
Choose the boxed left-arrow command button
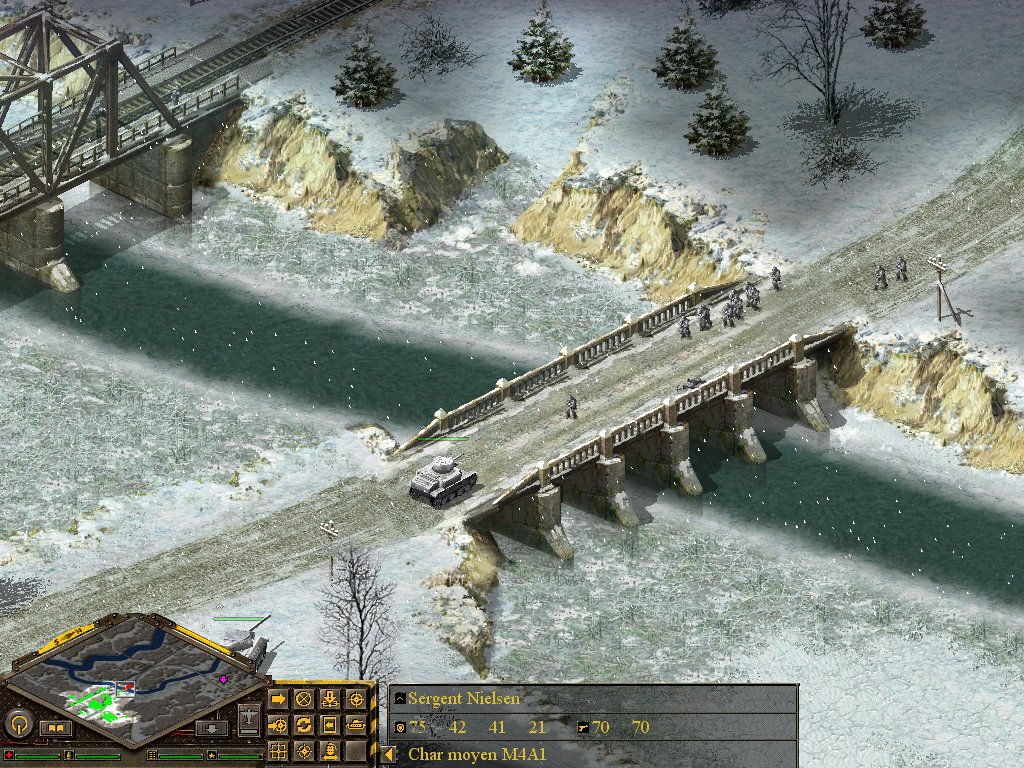(329, 724)
